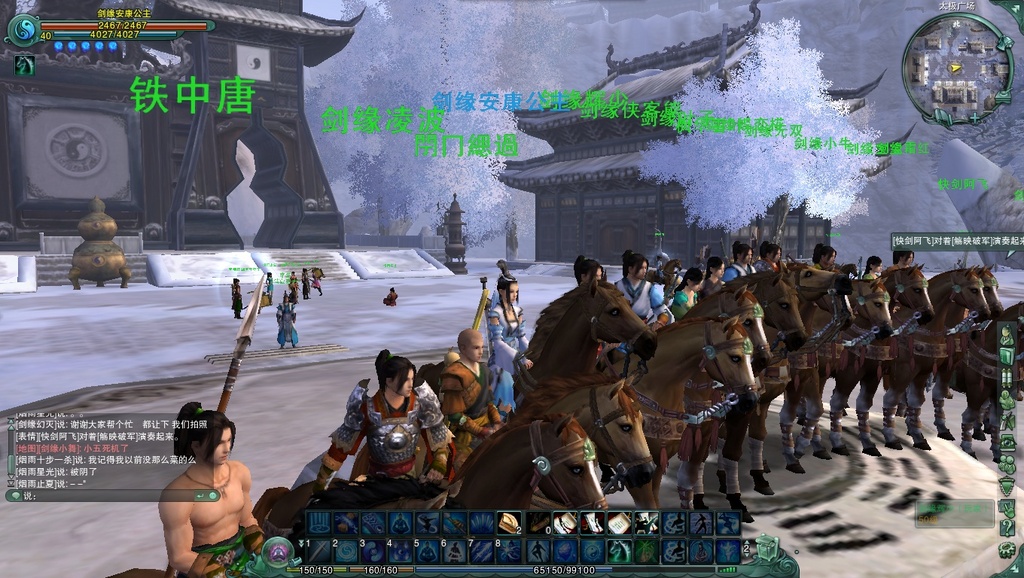Use the meditating figure skill in slot 5
Image resolution: width=1024 pixels, height=578 pixels.
click(x=428, y=551)
